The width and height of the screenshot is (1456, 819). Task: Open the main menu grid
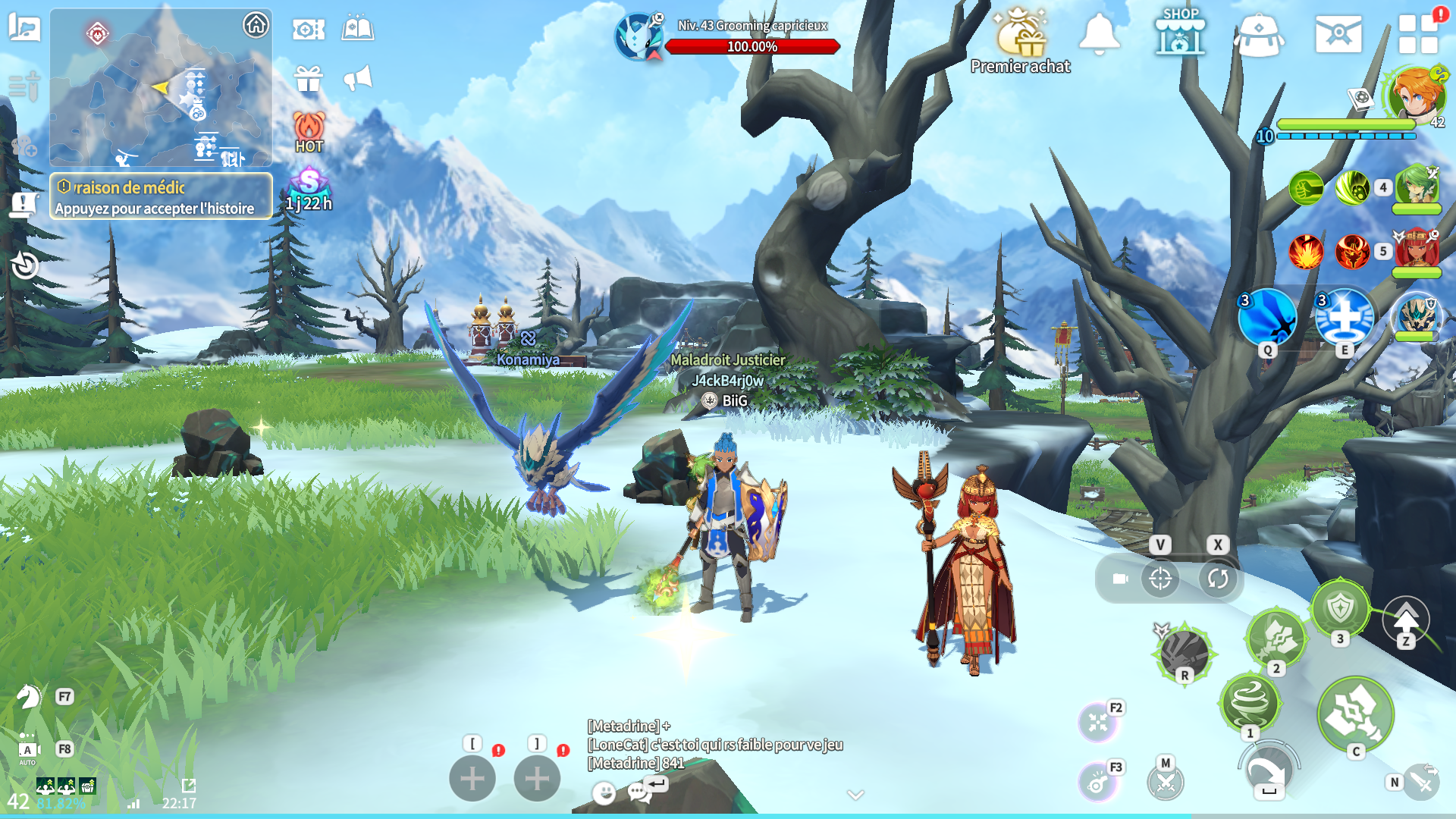coord(1418,34)
